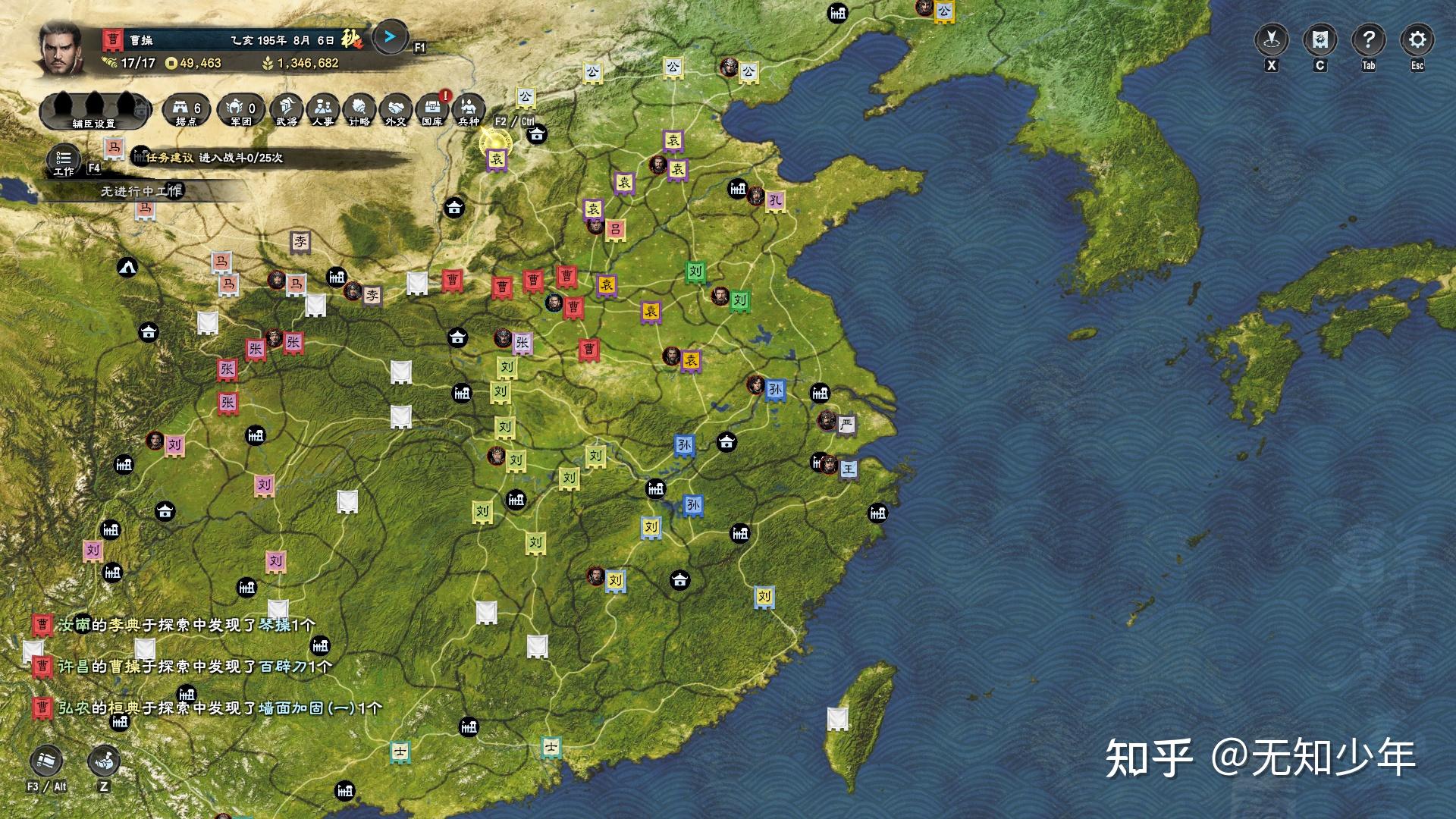The image size is (1456, 819).
Task: Open the question mark help button
Action: [x=1368, y=39]
